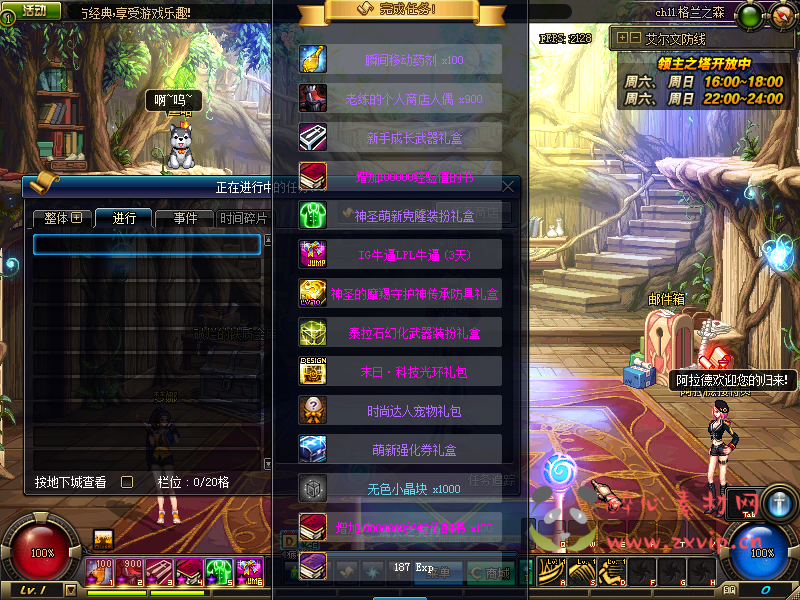Select the 末日·科技光环礼包 reward
Image resolution: width=800 pixels, height=600 pixels.
click(400, 371)
